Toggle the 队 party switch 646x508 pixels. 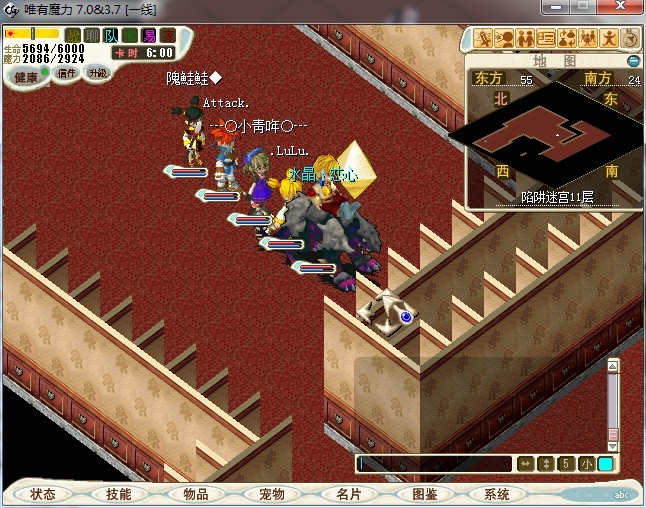click(x=111, y=35)
